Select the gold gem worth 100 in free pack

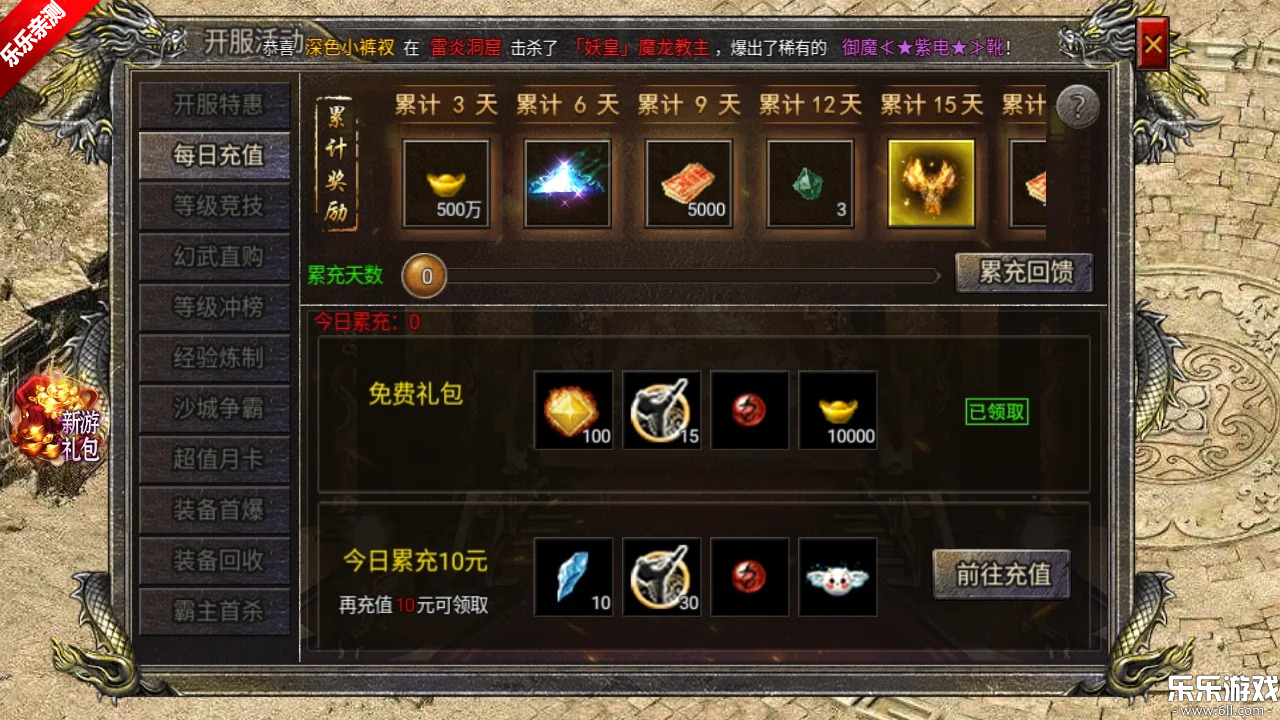tap(574, 410)
